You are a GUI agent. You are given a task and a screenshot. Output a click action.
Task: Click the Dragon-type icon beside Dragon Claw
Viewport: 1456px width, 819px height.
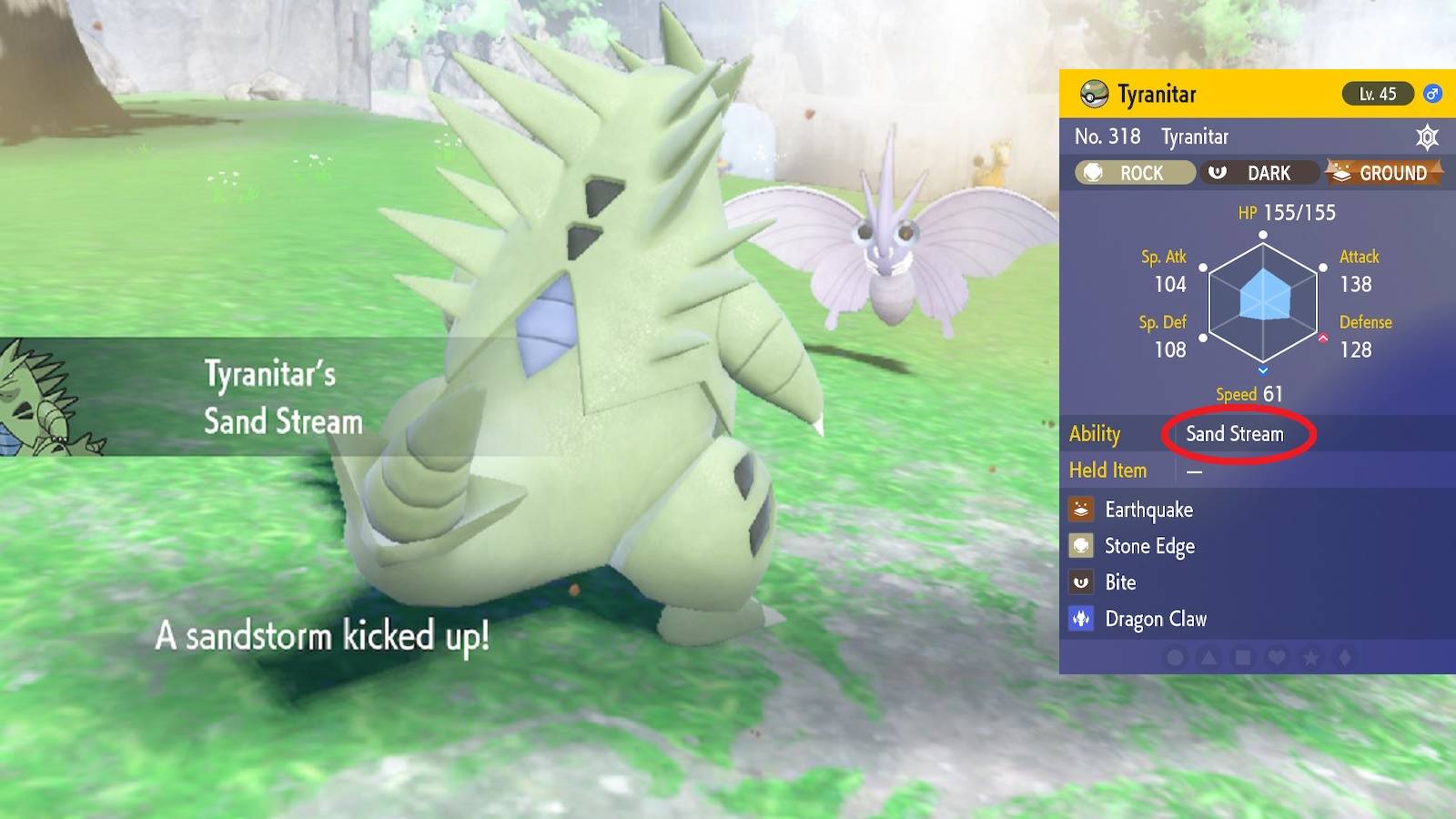(1080, 619)
